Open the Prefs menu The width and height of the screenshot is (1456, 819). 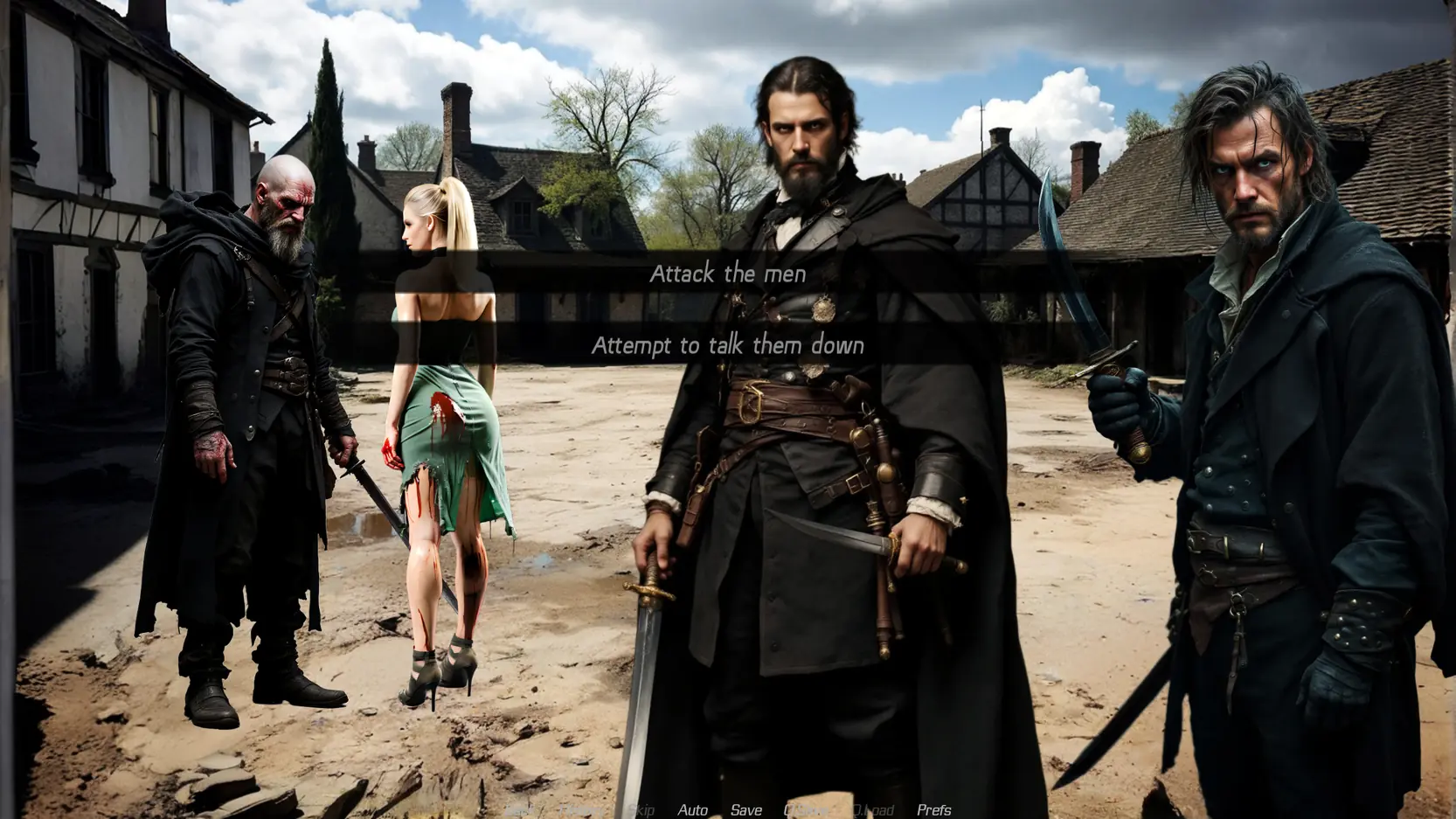[933, 810]
